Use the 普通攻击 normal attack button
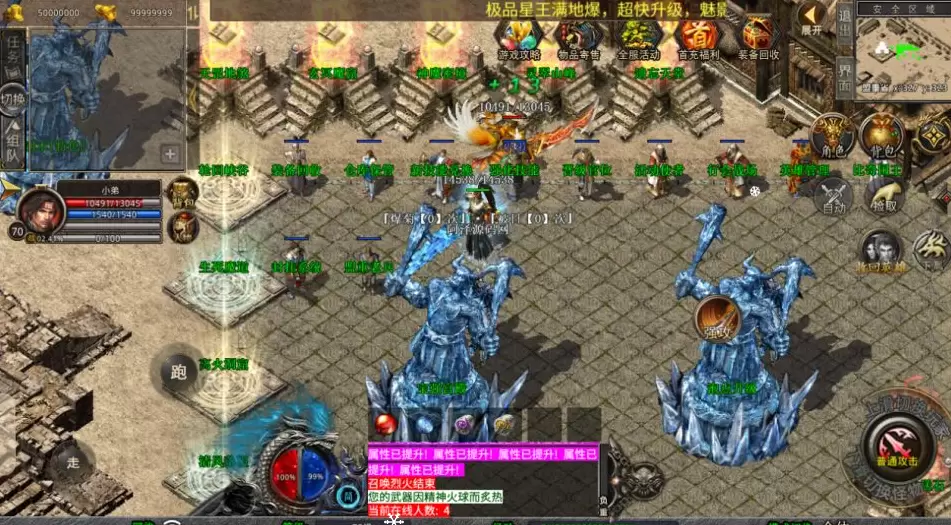Image resolution: width=951 pixels, height=525 pixels. tap(891, 444)
